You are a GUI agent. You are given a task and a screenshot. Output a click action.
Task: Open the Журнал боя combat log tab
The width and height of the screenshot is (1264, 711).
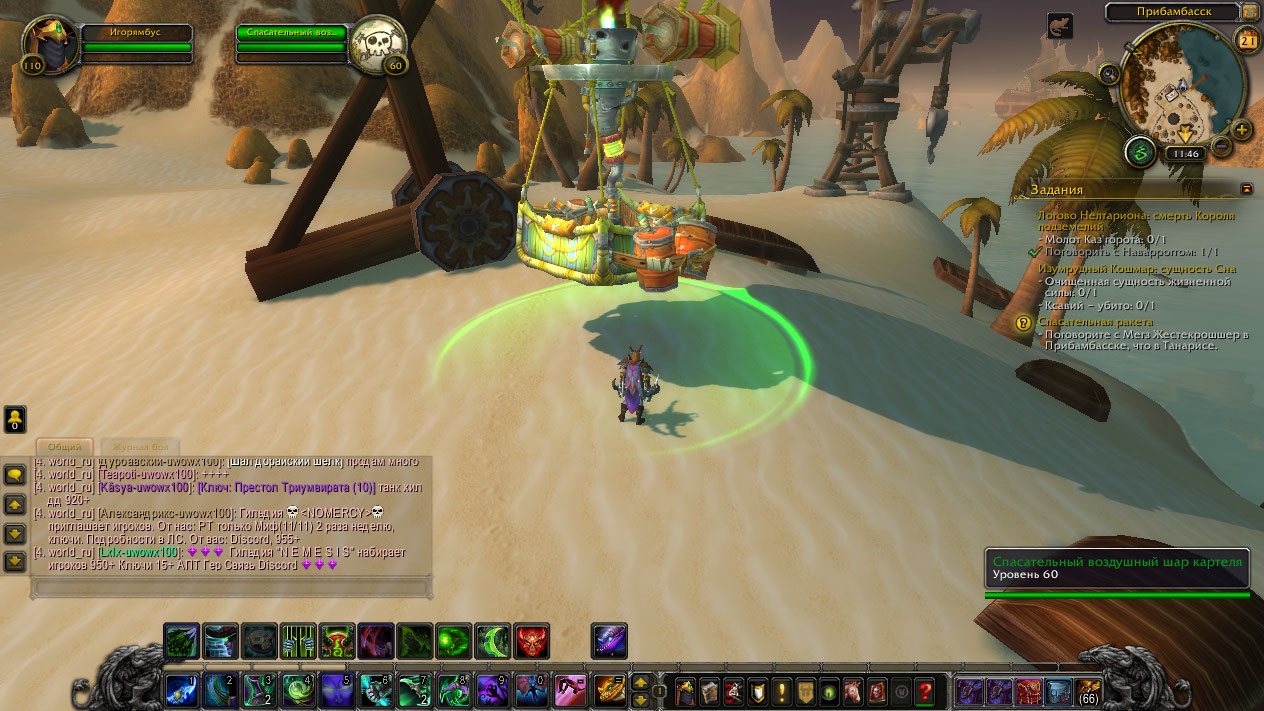click(x=139, y=446)
